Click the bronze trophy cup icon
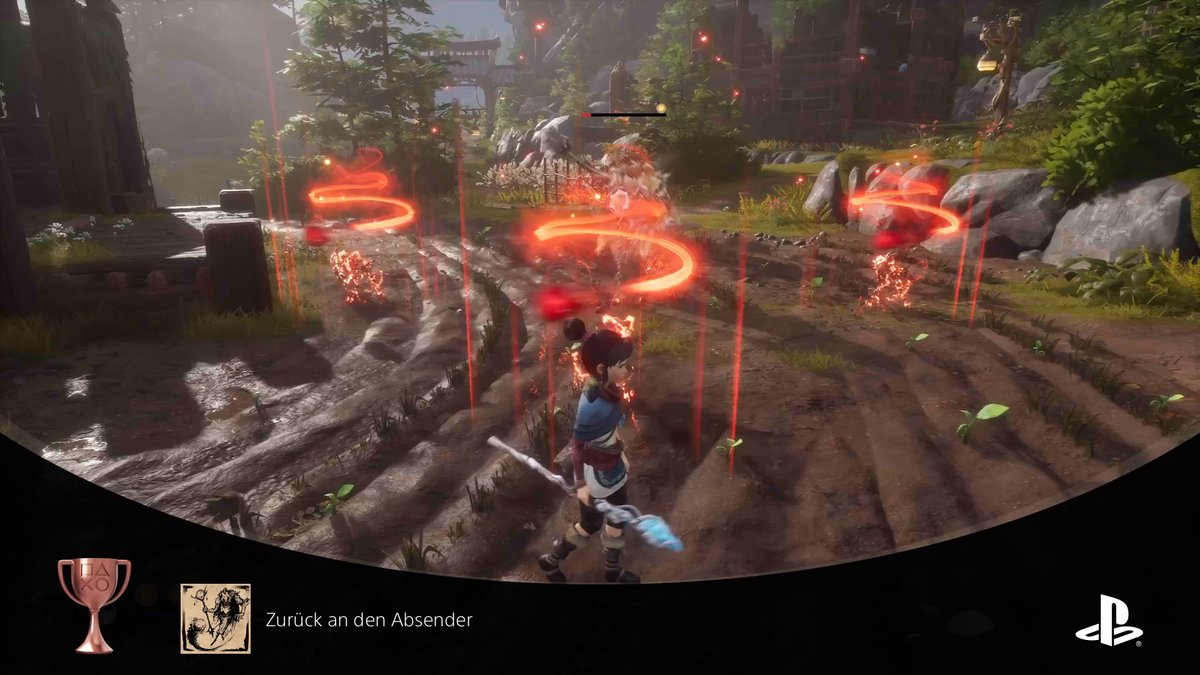The height and width of the screenshot is (675, 1200). pos(94,603)
